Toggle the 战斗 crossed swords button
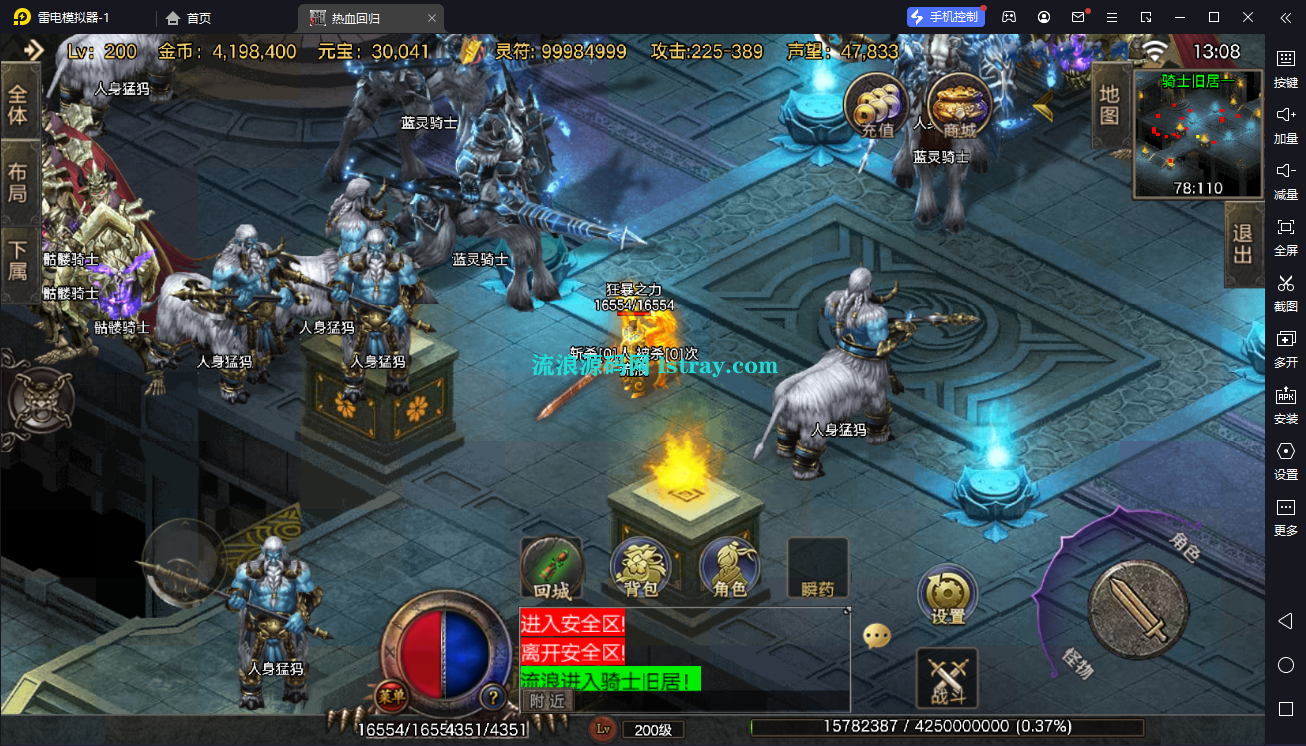 pos(946,678)
